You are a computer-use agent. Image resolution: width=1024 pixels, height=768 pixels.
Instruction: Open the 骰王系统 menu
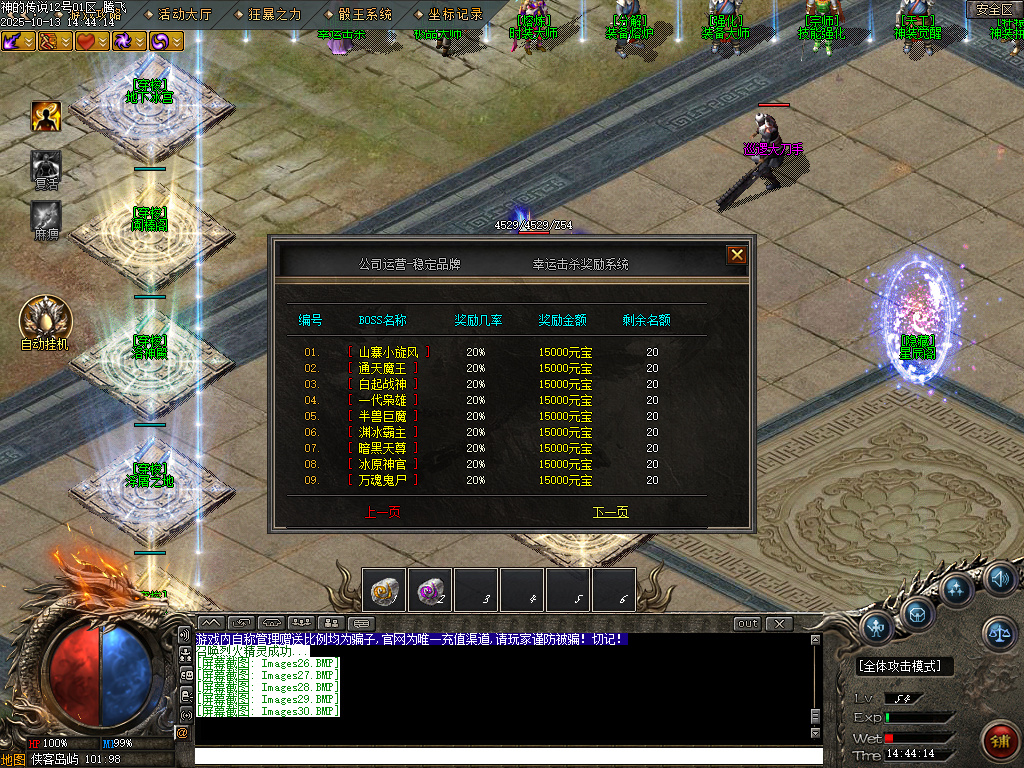(364, 14)
